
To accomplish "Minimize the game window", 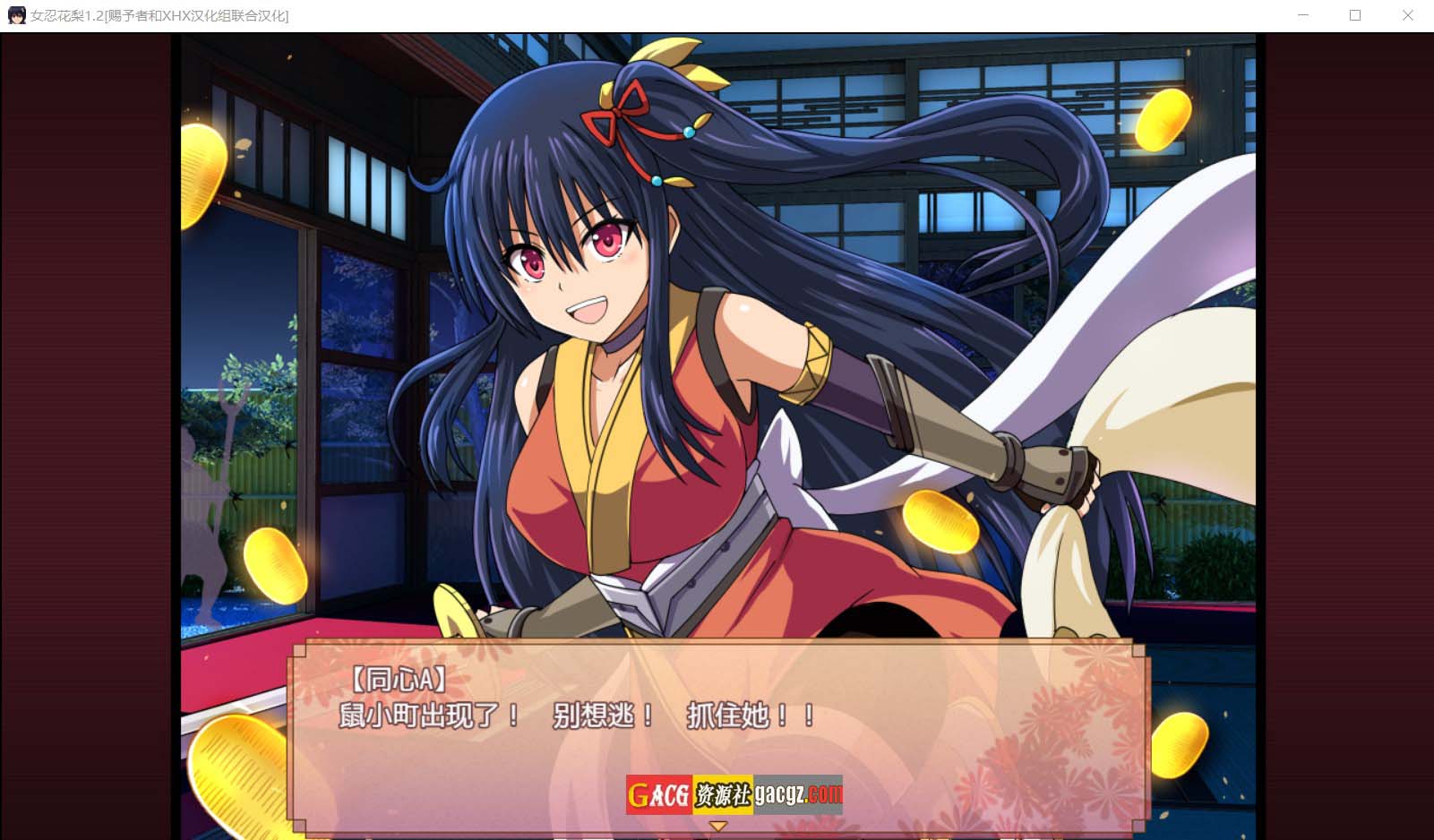I will (x=1303, y=15).
